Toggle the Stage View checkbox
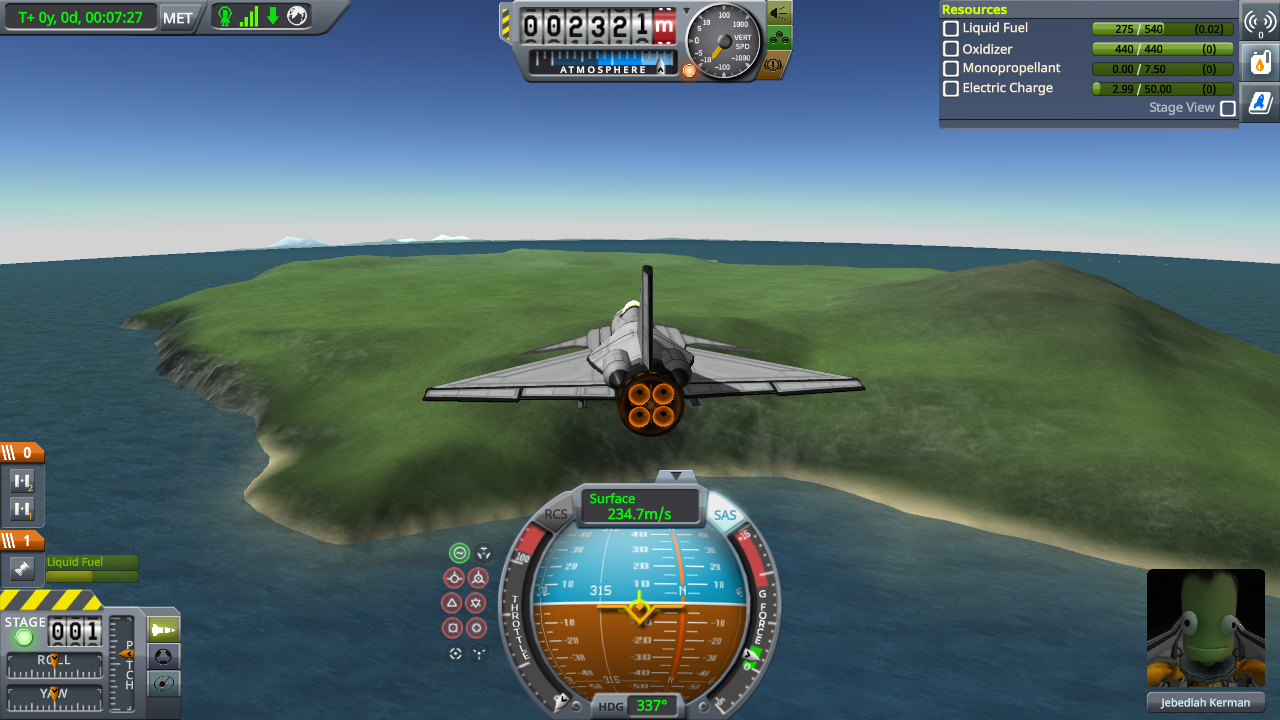This screenshot has height=720, width=1280. pos(1228,108)
